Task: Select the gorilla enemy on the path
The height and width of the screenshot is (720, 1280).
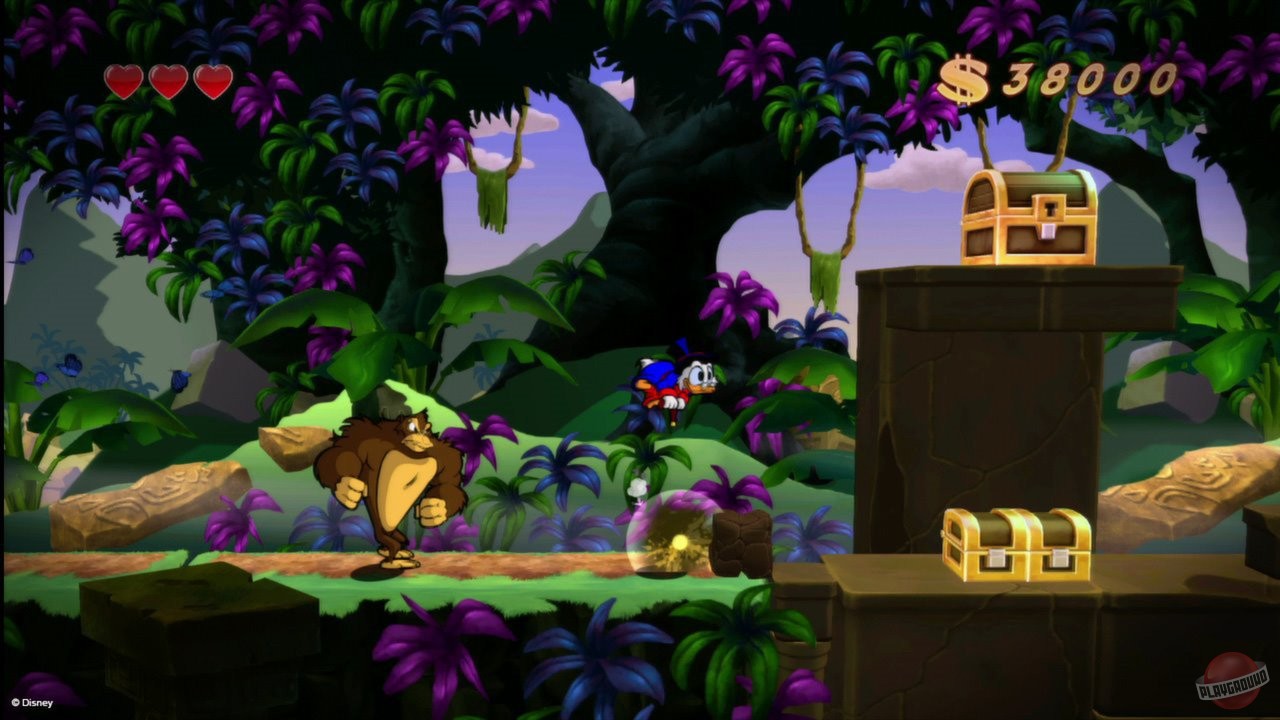Action: tap(395, 480)
